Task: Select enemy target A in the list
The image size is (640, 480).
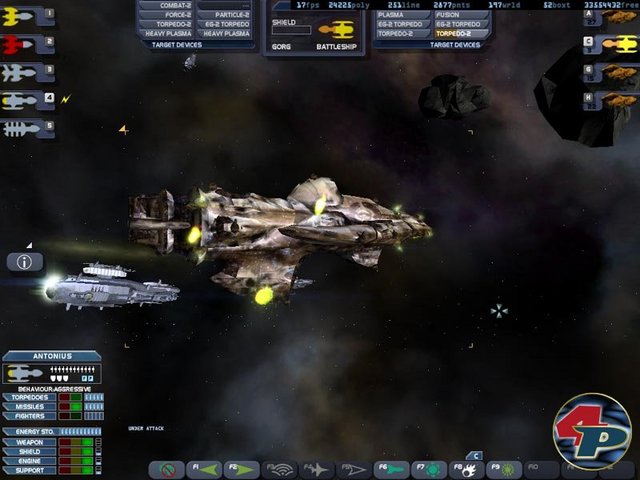Action: point(613,16)
